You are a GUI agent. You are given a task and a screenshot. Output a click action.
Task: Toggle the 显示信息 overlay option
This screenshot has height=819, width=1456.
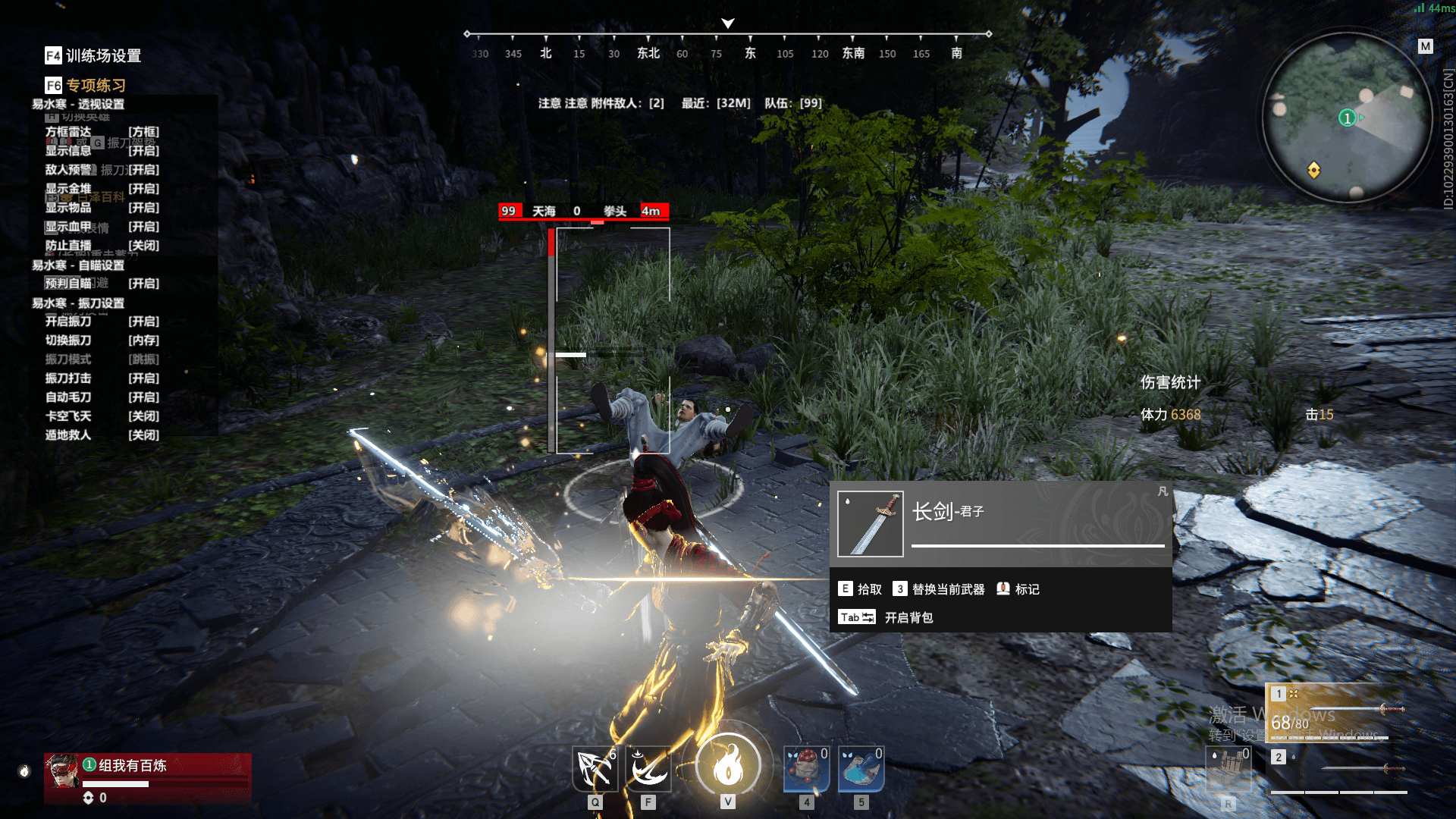point(102,151)
